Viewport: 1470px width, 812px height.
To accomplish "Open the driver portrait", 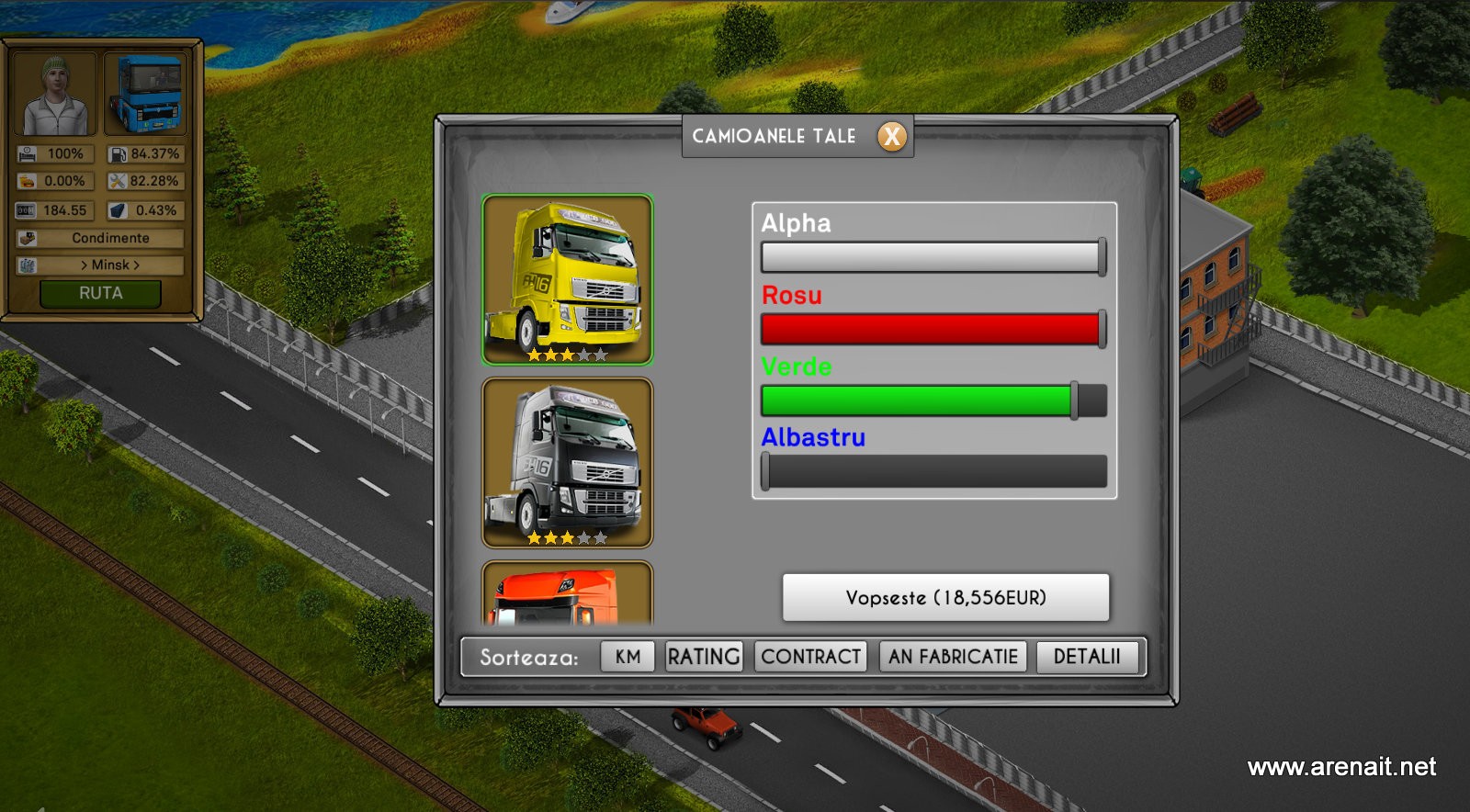I will 55,94.
